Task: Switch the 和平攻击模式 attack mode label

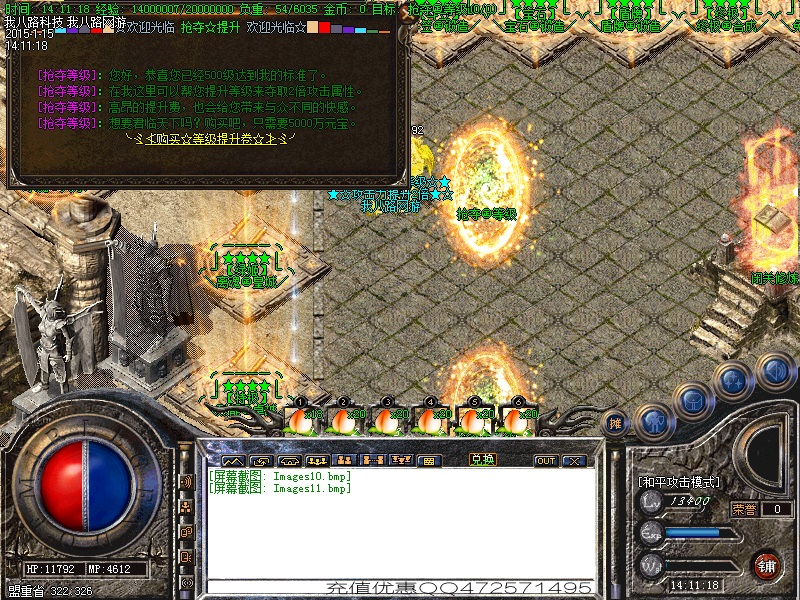Action: pos(679,482)
